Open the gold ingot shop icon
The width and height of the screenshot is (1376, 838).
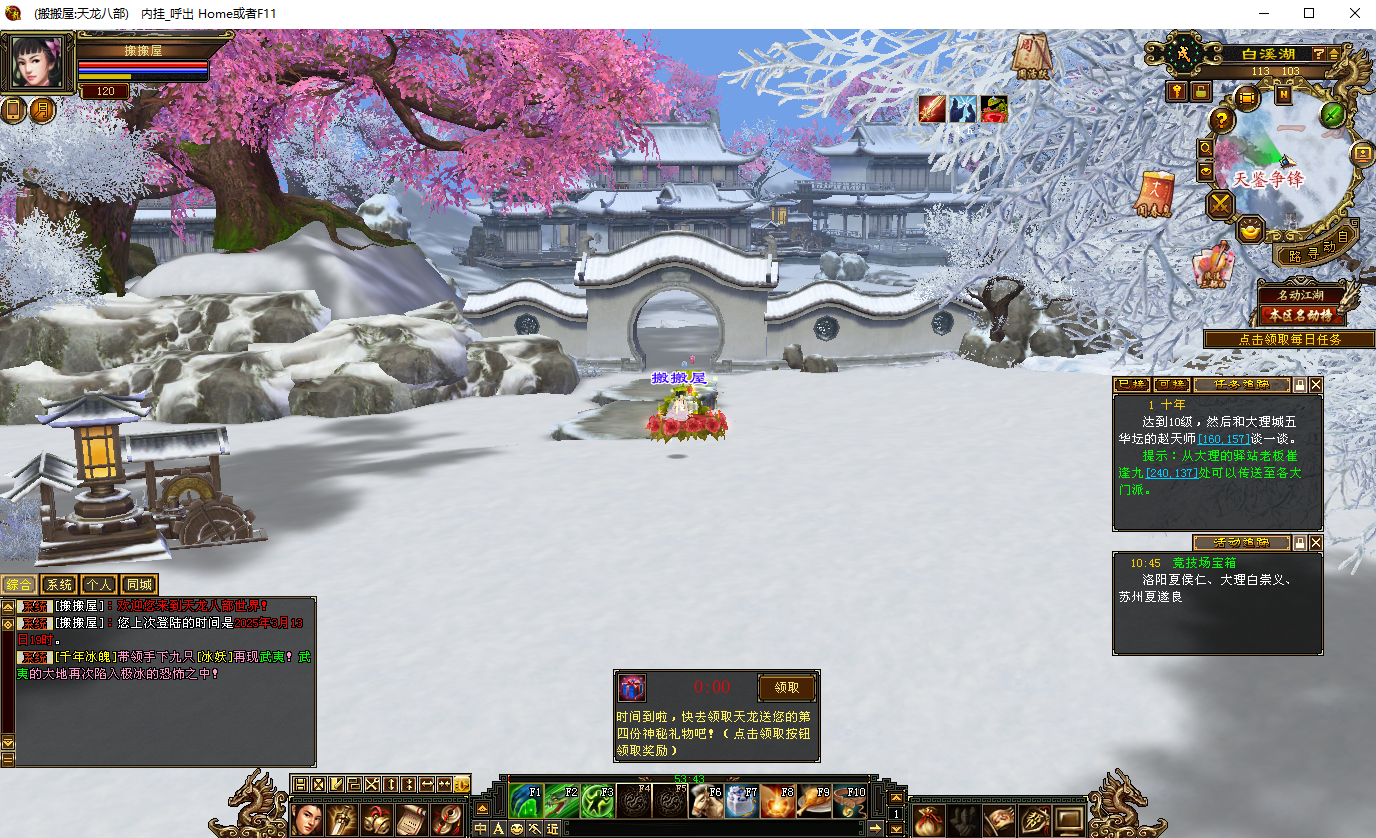[x=1250, y=231]
